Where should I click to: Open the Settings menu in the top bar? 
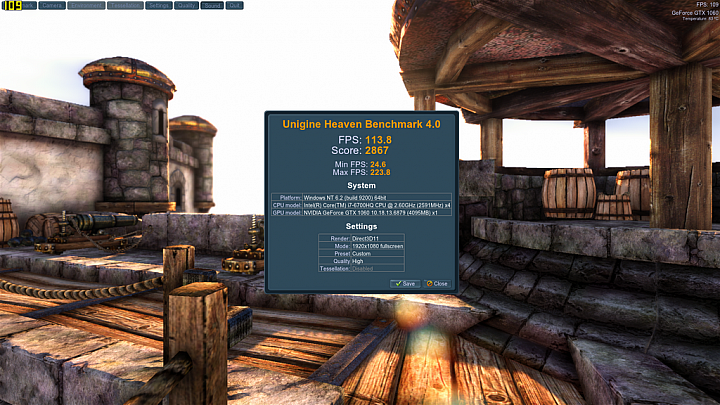pos(158,5)
